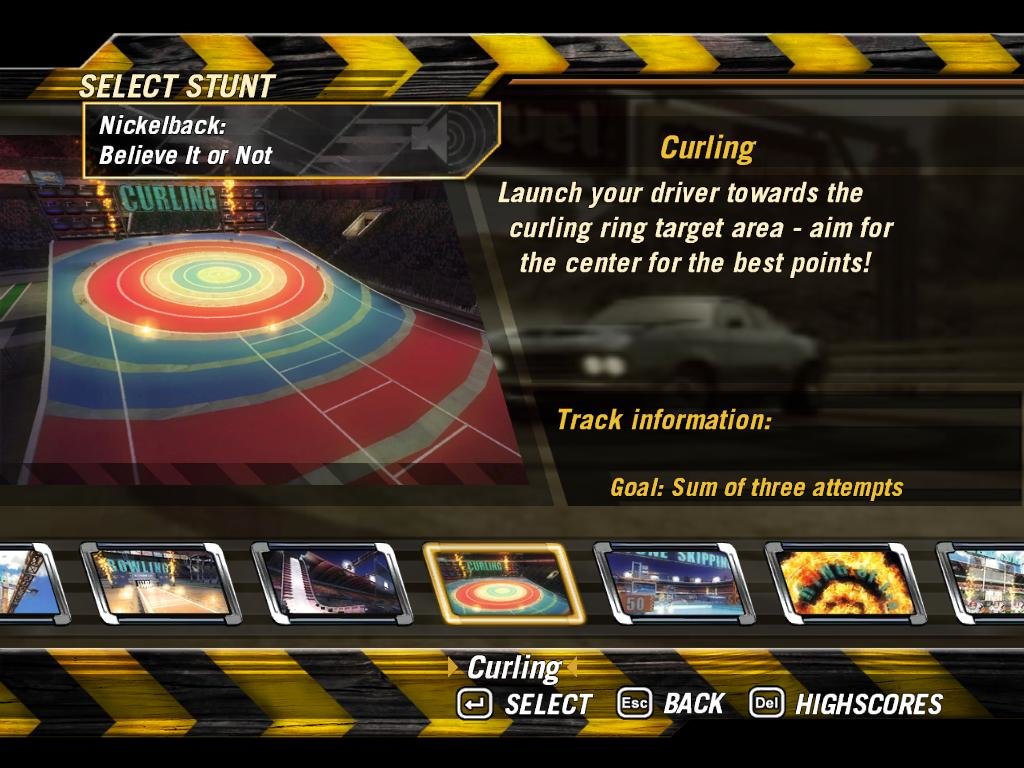Image resolution: width=1024 pixels, height=768 pixels.
Task: Select the Bowling stunt thumbnail
Action: pos(159,583)
